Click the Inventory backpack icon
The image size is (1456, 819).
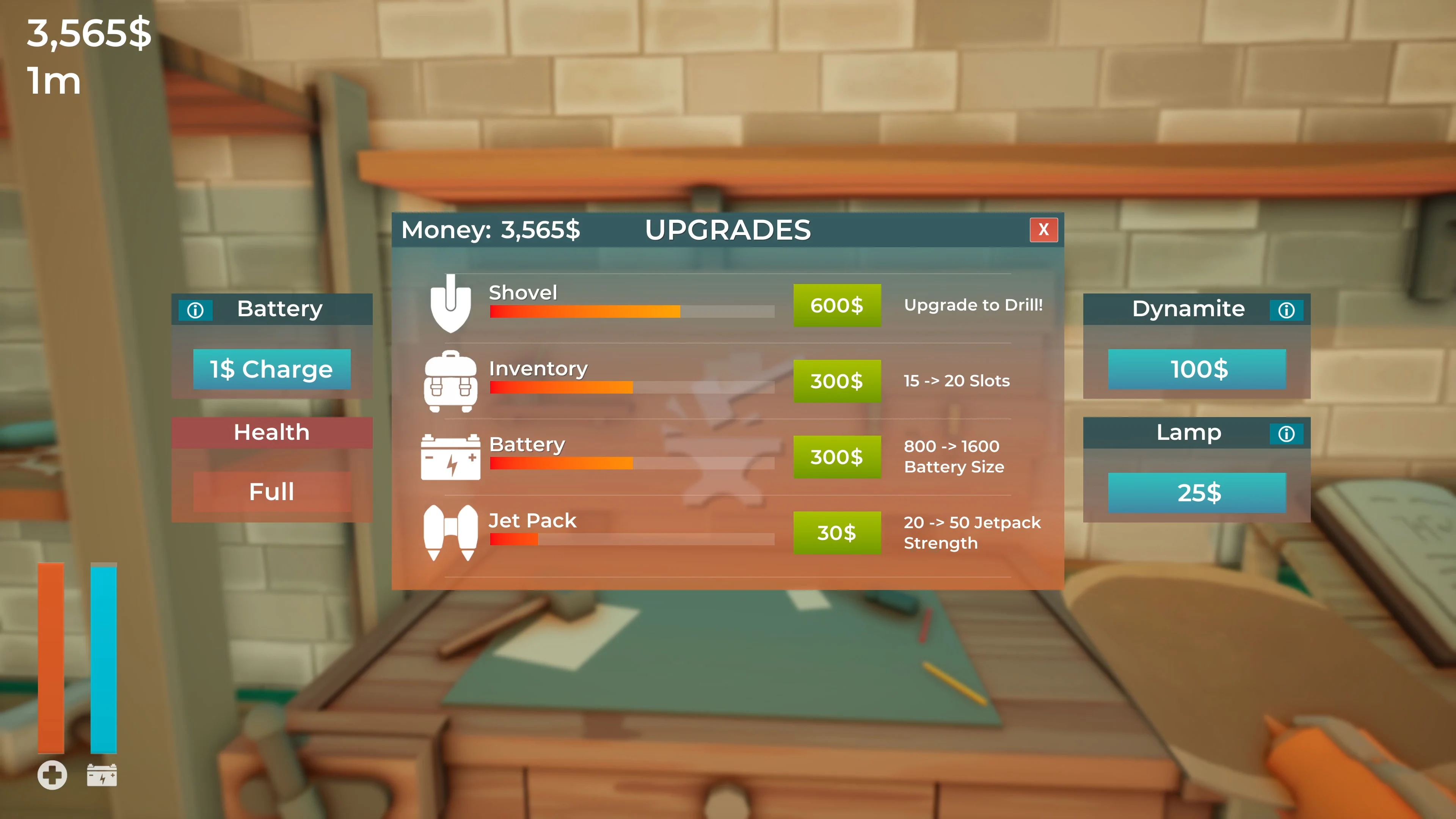point(450,381)
